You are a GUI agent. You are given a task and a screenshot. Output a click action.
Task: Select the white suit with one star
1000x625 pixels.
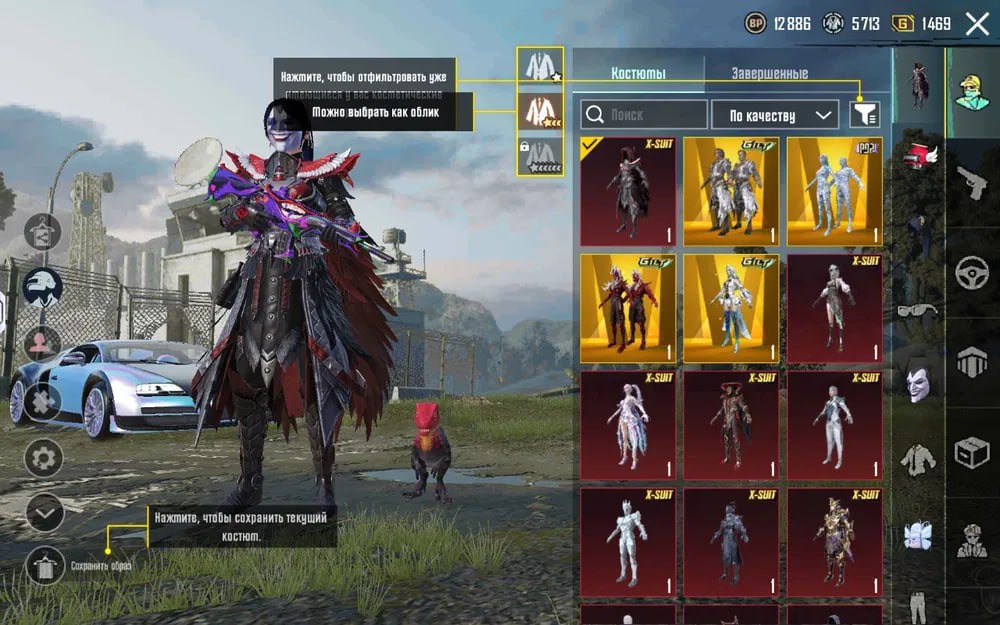pos(540,67)
